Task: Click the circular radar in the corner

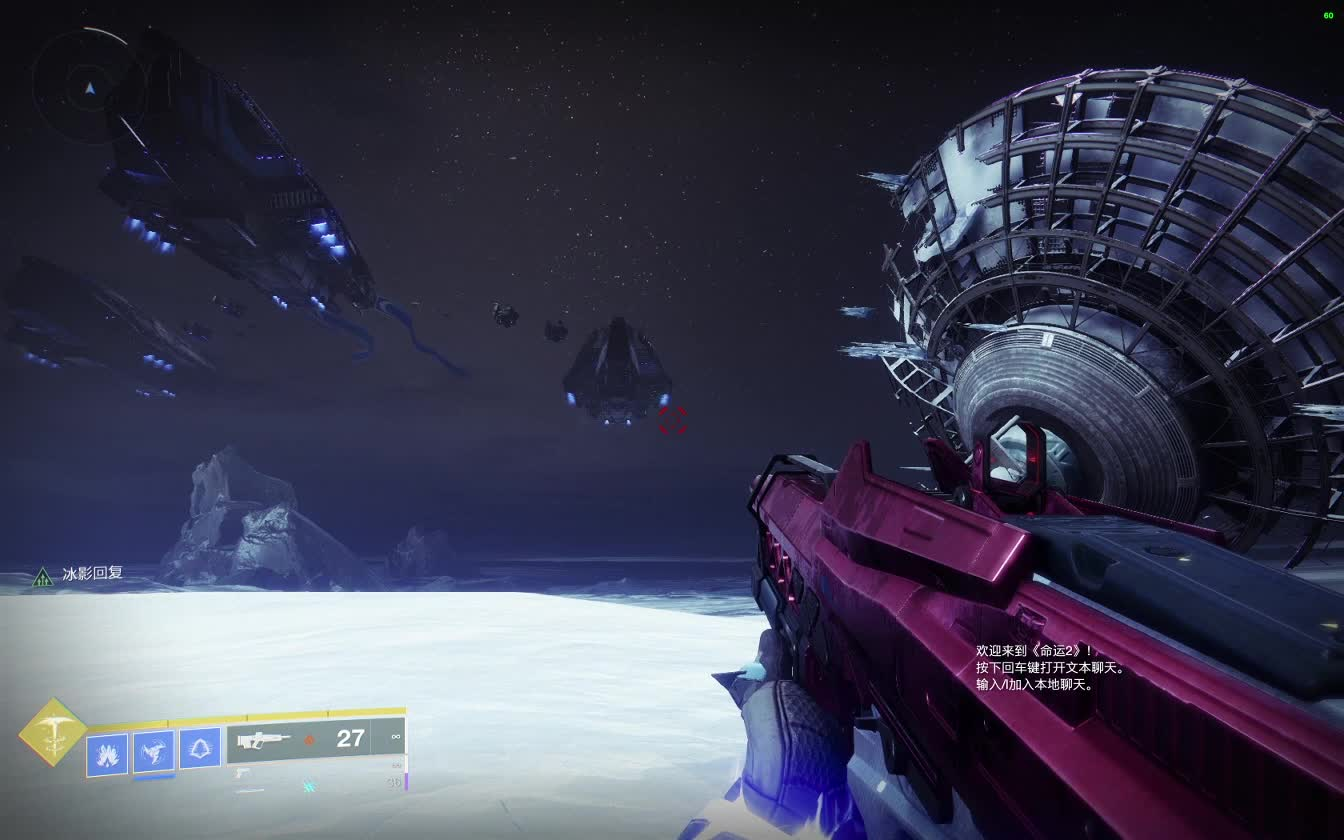Action: pyautogui.click(x=89, y=87)
